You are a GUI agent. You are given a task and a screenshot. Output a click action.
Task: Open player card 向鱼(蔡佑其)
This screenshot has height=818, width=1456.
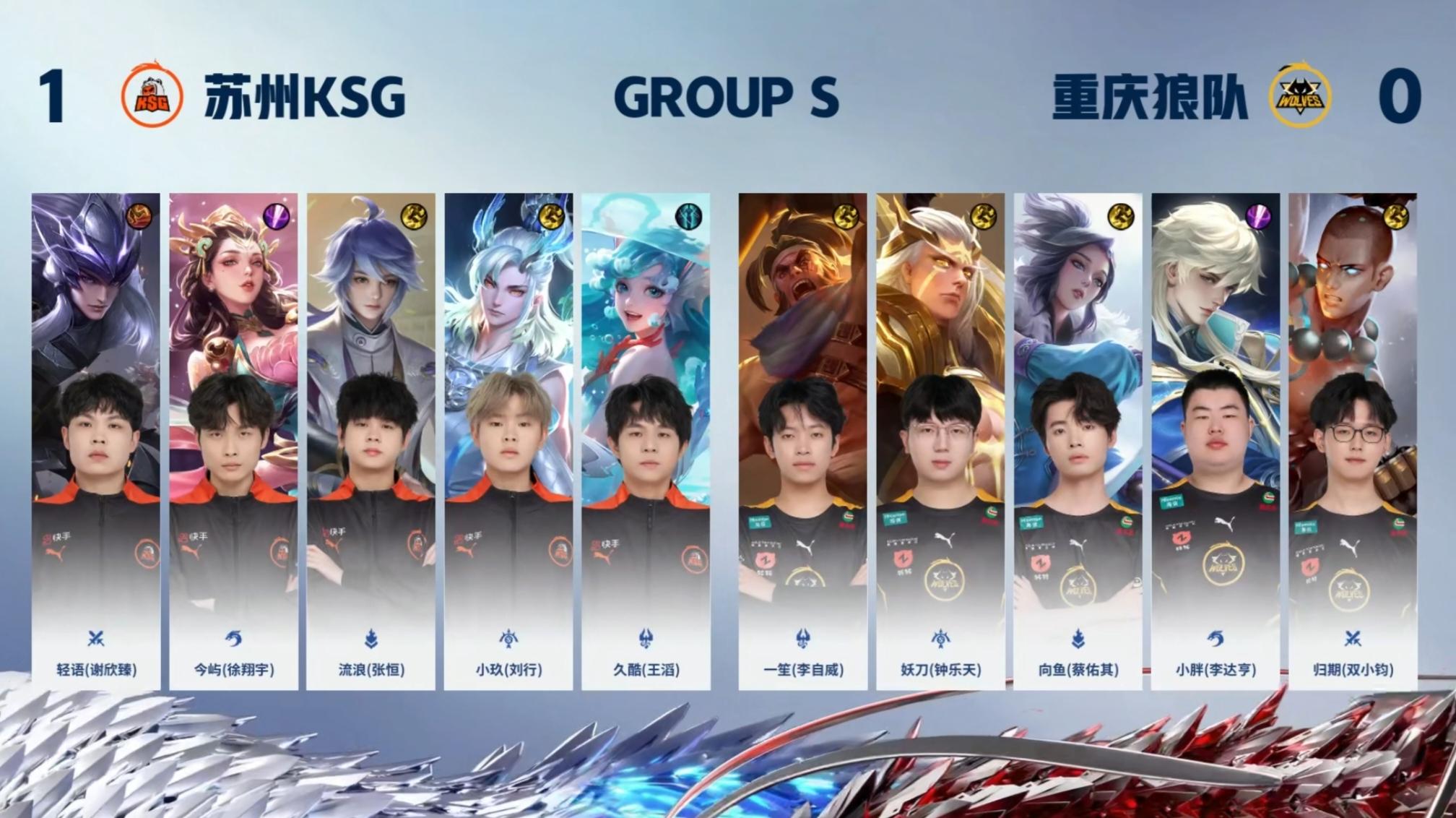coord(1078,441)
